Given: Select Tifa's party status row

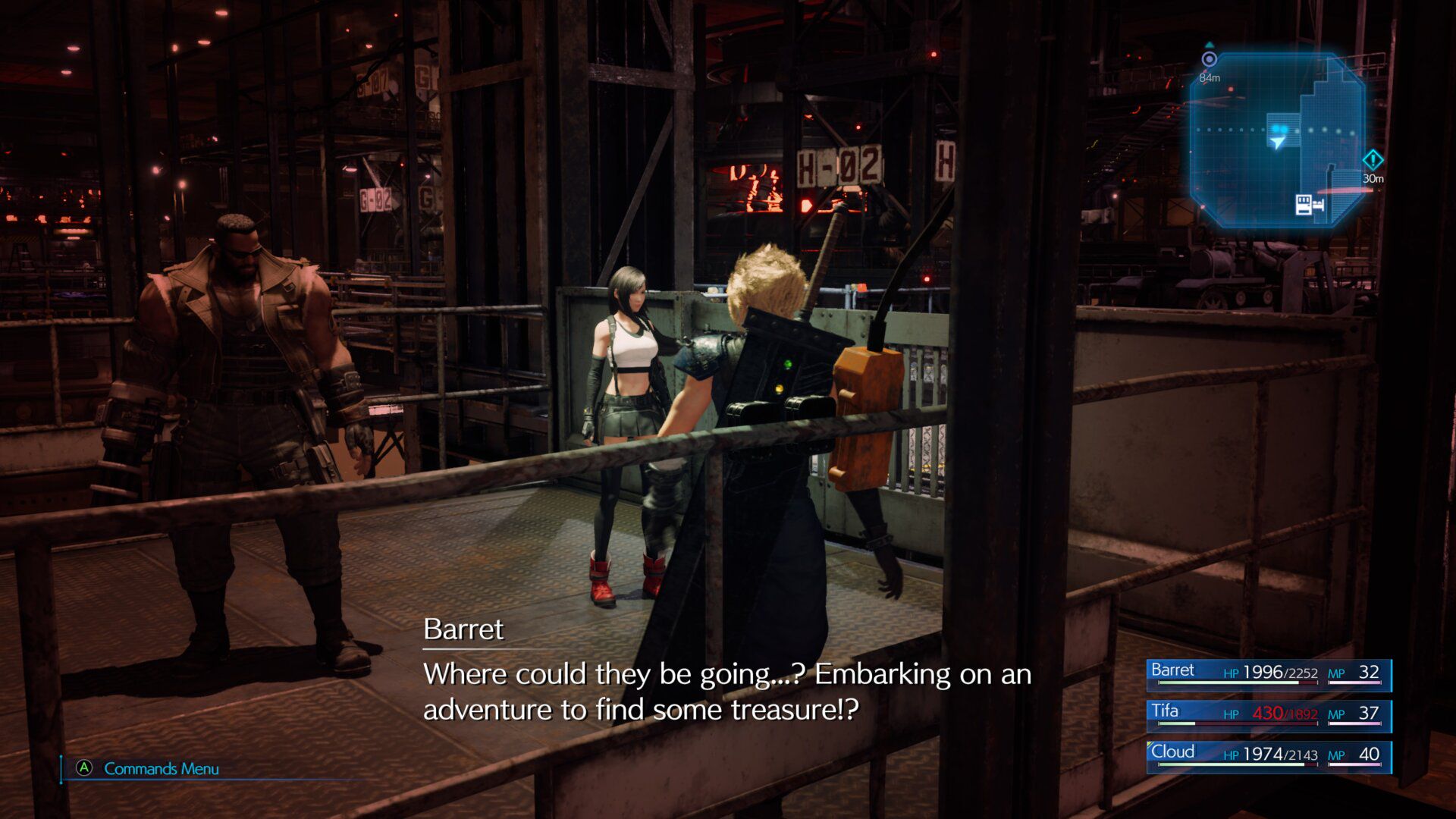Looking at the screenshot, I should tap(1268, 715).
